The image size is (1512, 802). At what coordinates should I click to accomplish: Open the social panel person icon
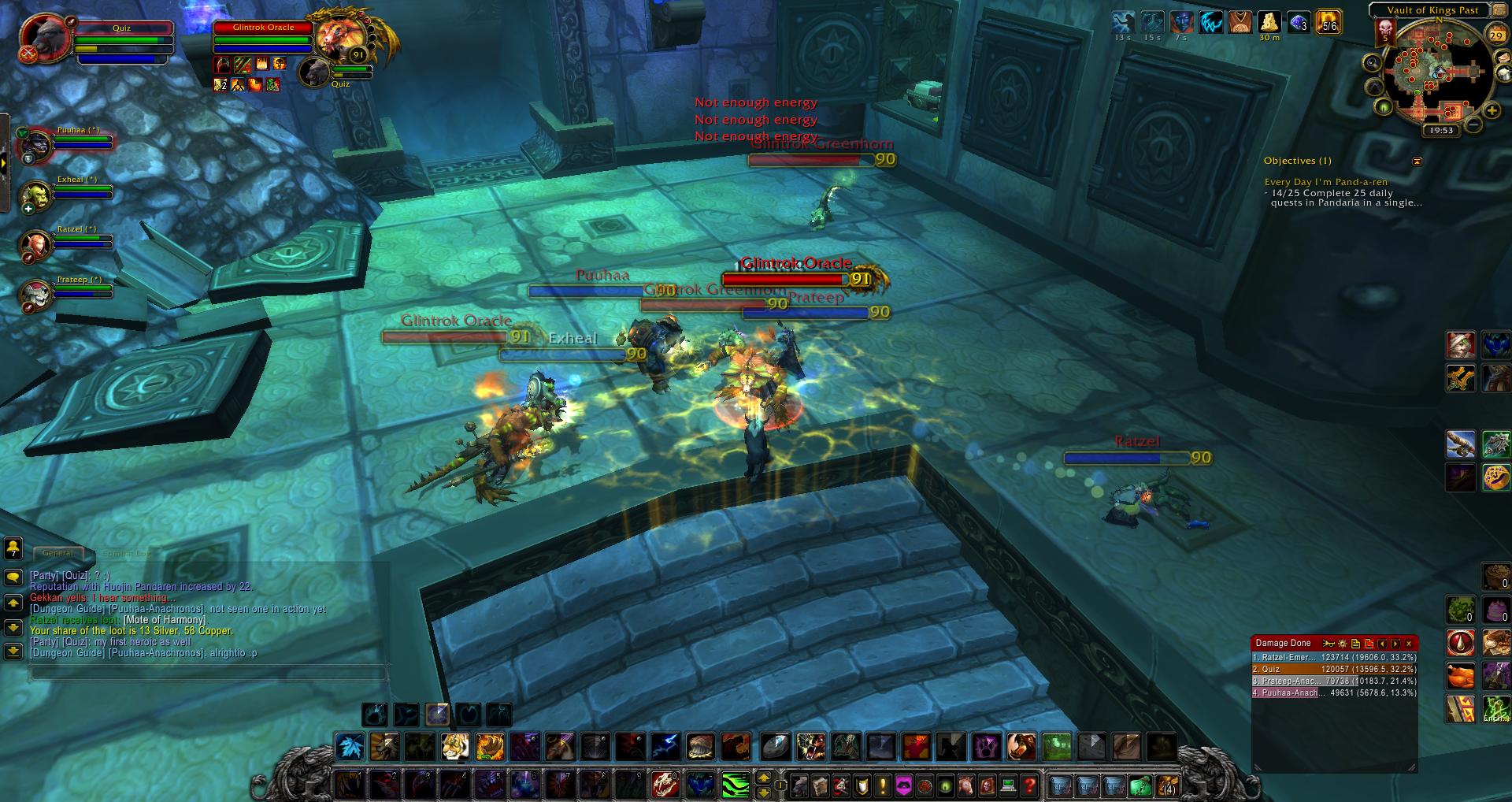pos(12,548)
